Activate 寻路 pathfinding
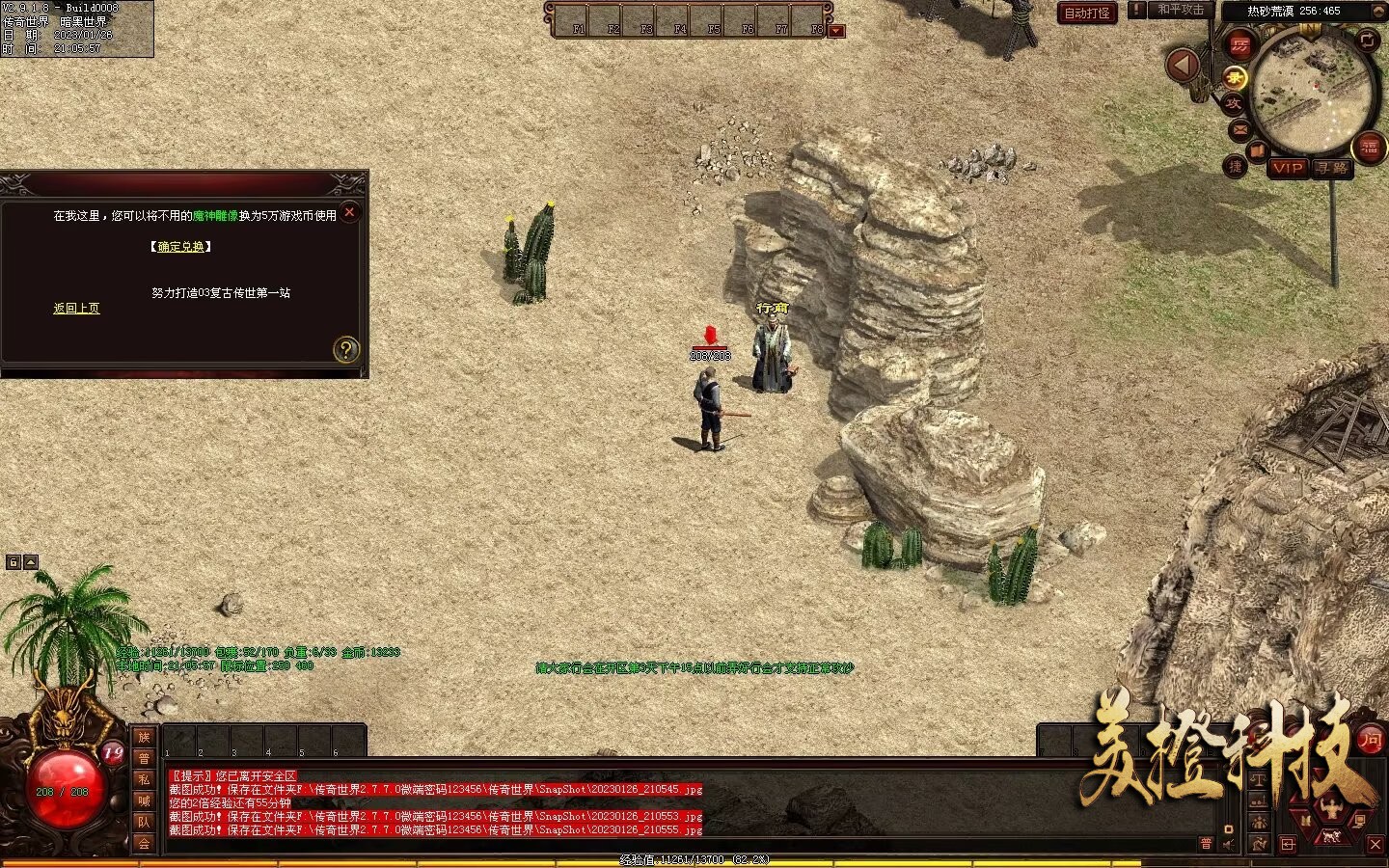This screenshot has width=1389, height=868. pos(1332,168)
